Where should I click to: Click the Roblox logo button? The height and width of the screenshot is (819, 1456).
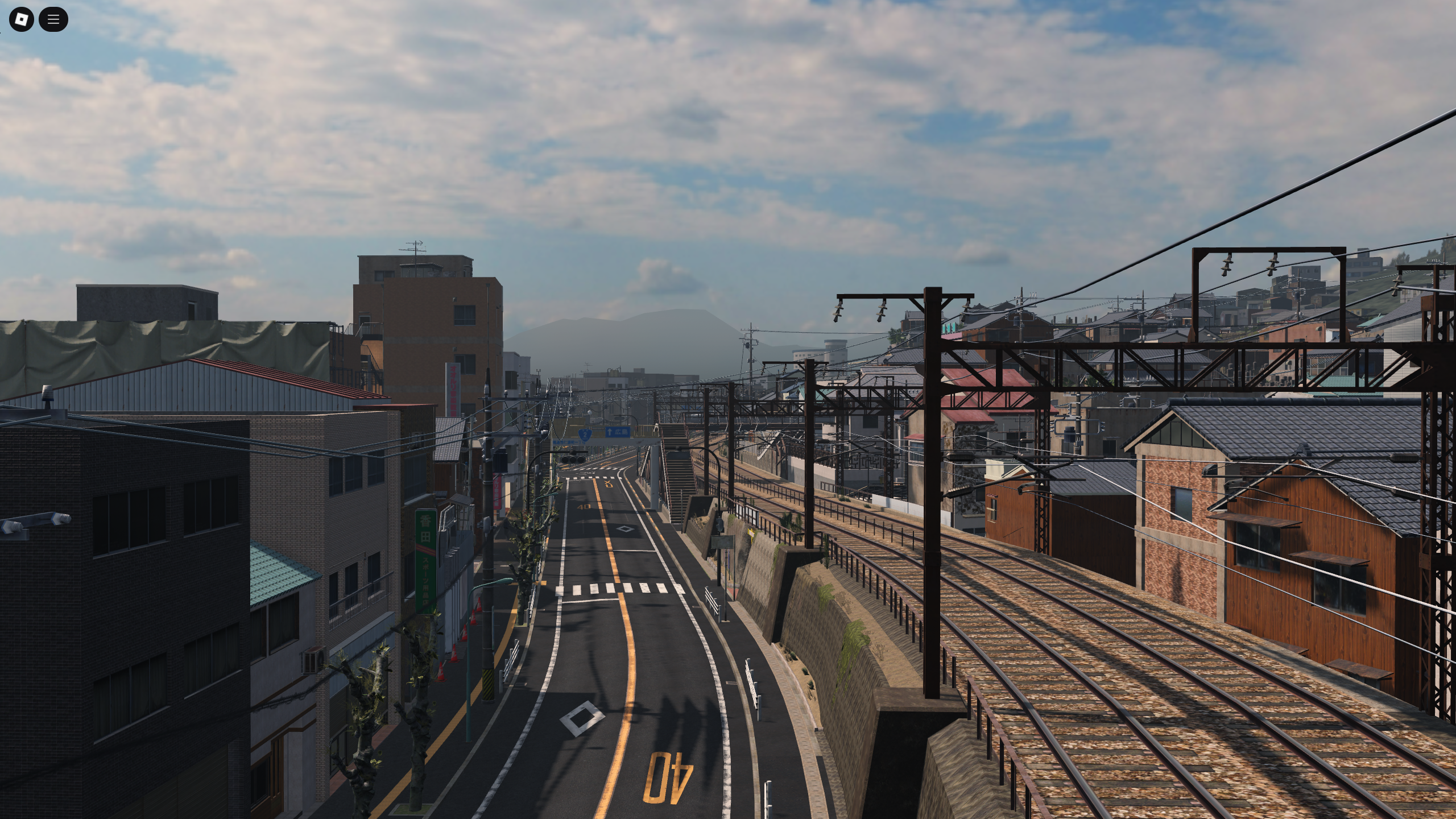pyautogui.click(x=21, y=19)
